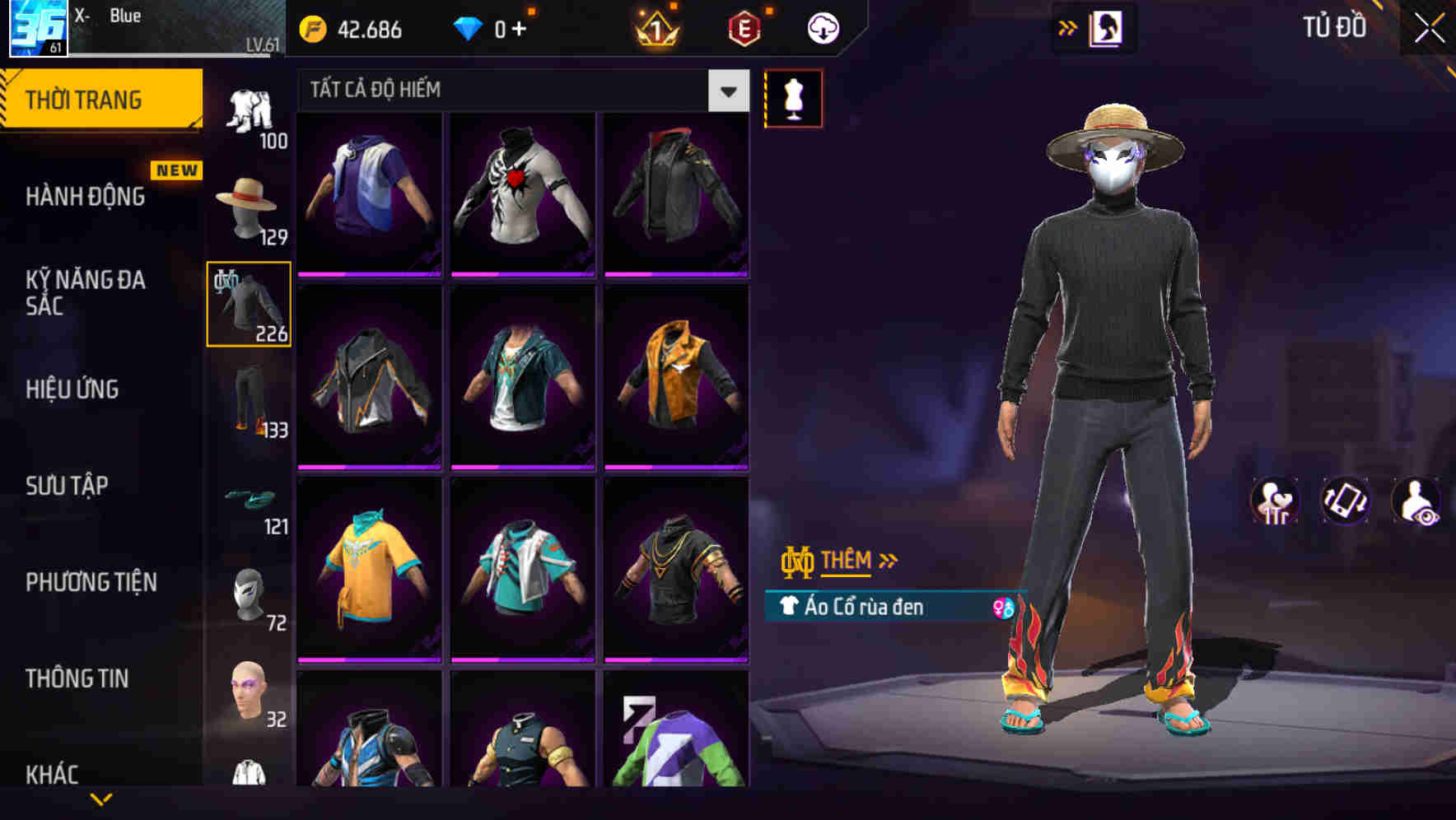Click the red E badge icon
Image resolution: width=1456 pixels, height=820 pixels.
(x=746, y=28)
